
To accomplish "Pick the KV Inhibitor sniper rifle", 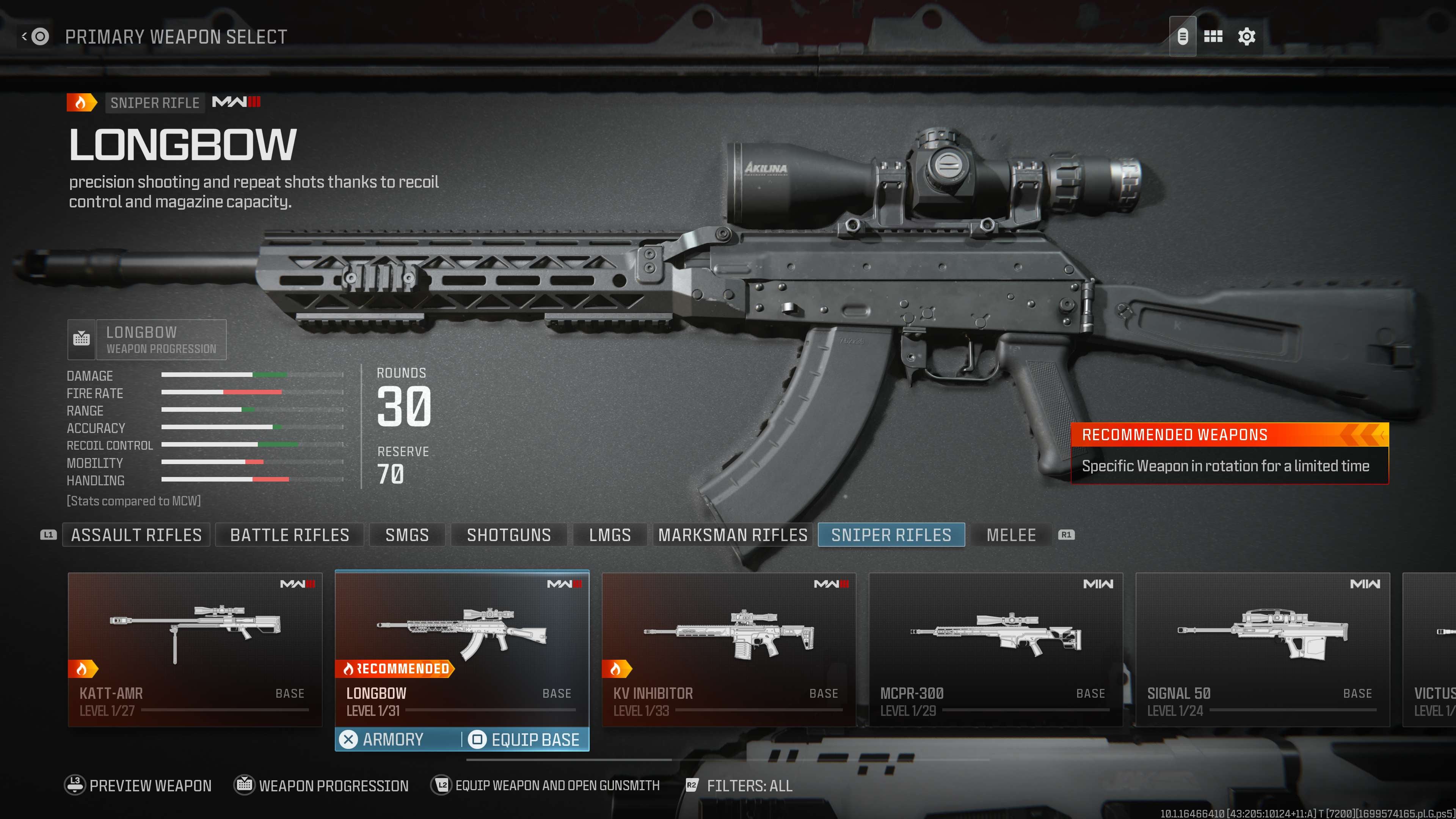I will [x=728, y=649].
